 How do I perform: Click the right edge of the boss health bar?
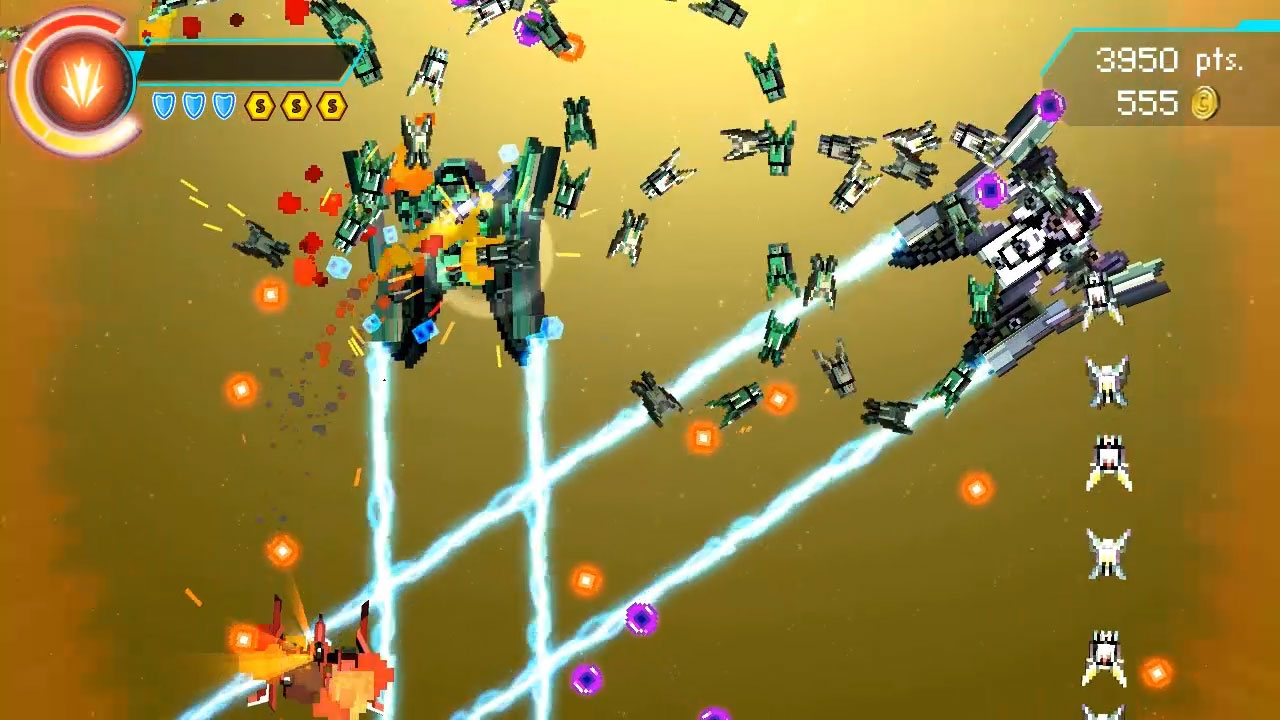pos(352,62)
